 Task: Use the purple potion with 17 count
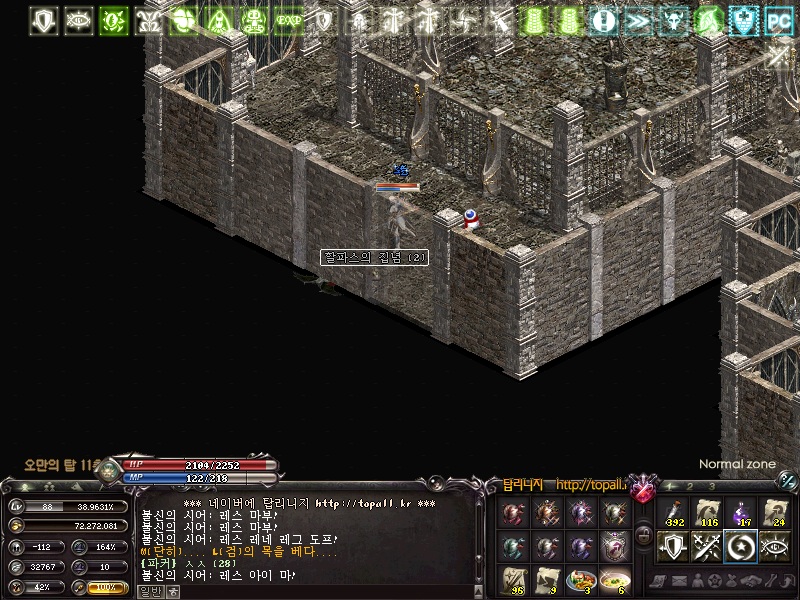[x=741, y=513]
